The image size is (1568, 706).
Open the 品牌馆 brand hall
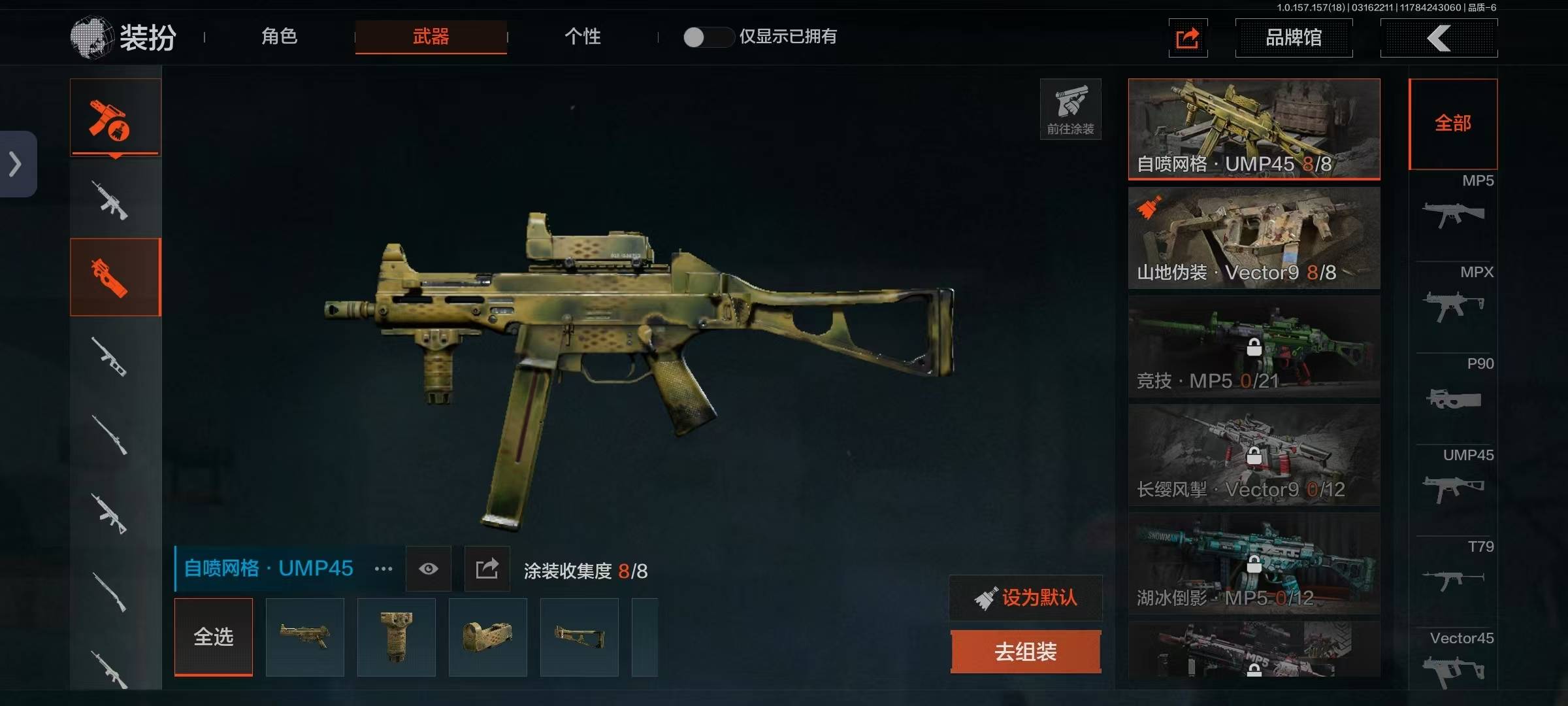point(1294,38)
